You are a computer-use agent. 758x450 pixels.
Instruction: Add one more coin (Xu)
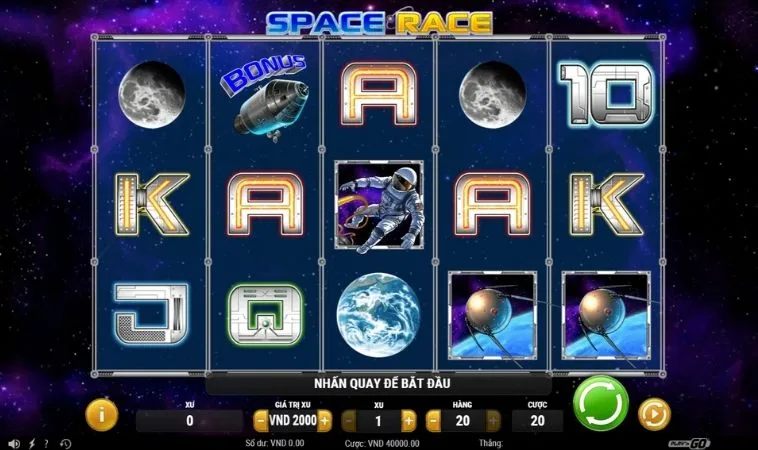click(408, 421)
